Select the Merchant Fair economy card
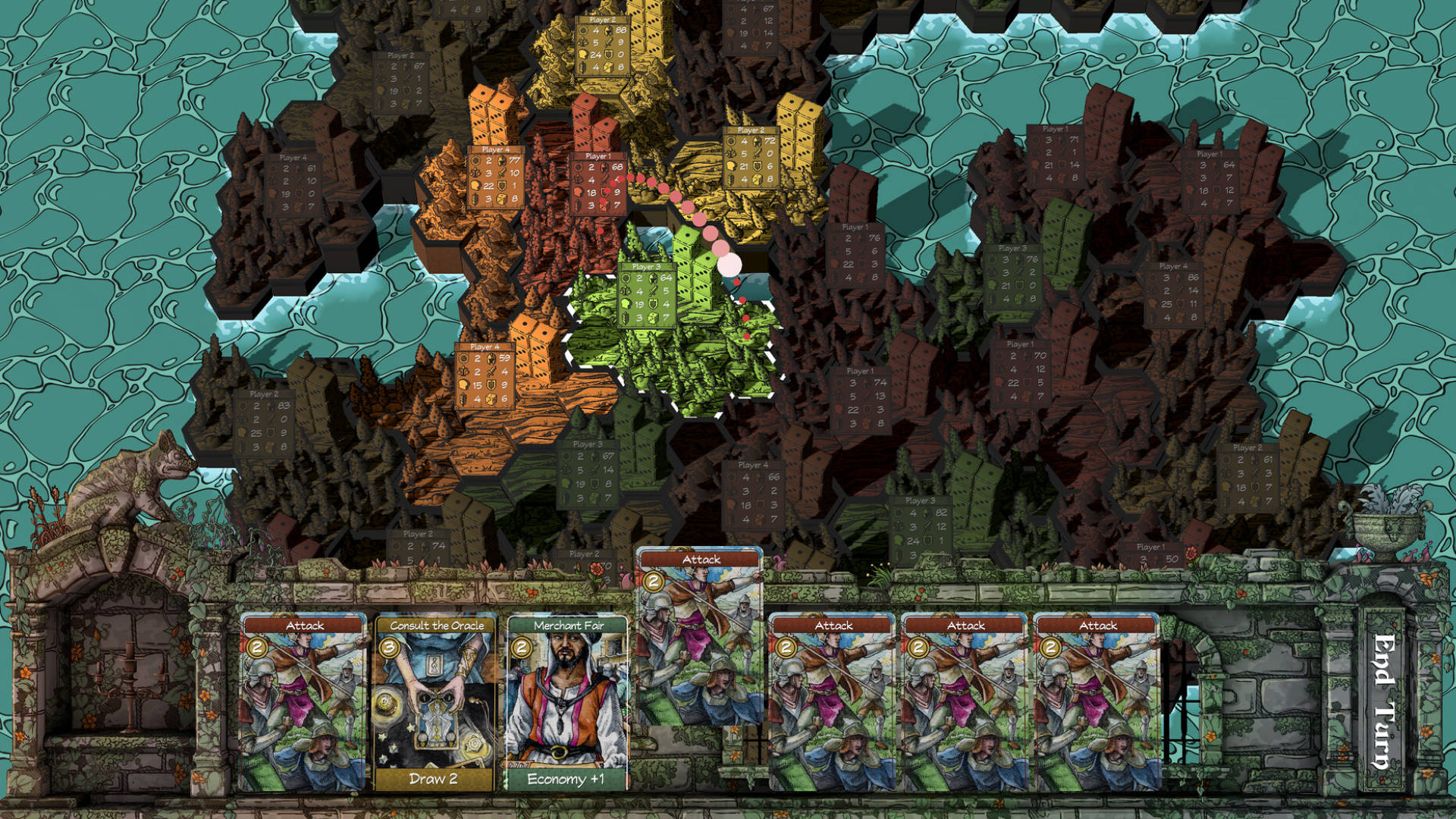This screenshot has height=819, width=1456. click(566, 701)
